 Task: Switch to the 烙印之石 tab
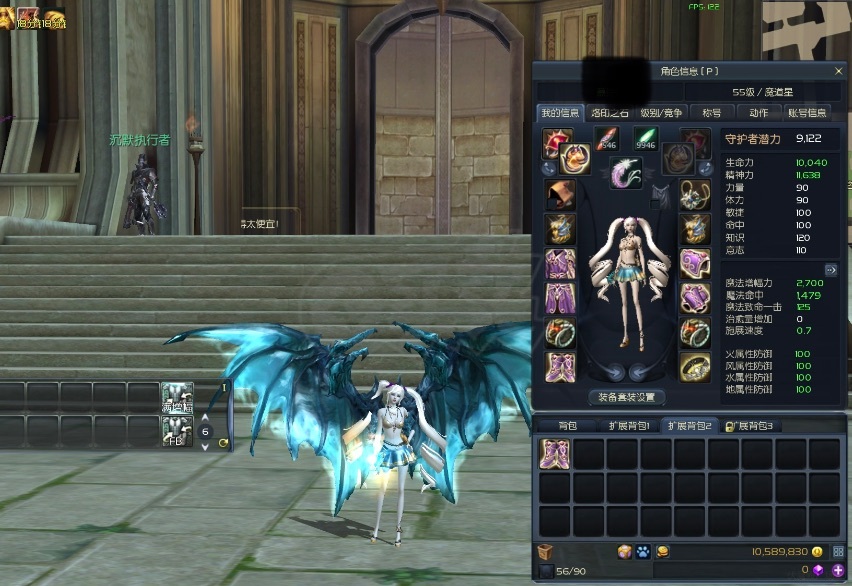(x=608, y=113)
